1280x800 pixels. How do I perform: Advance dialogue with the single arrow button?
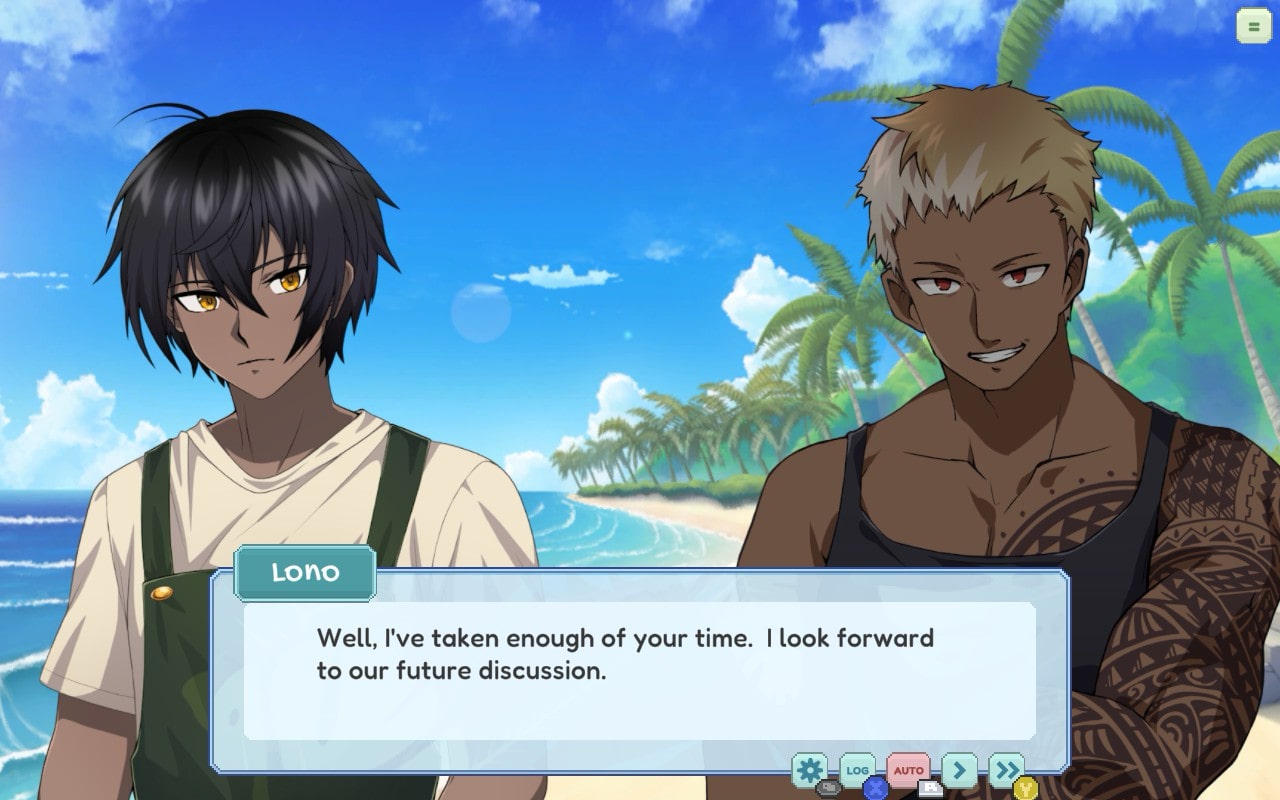point(959,769)
